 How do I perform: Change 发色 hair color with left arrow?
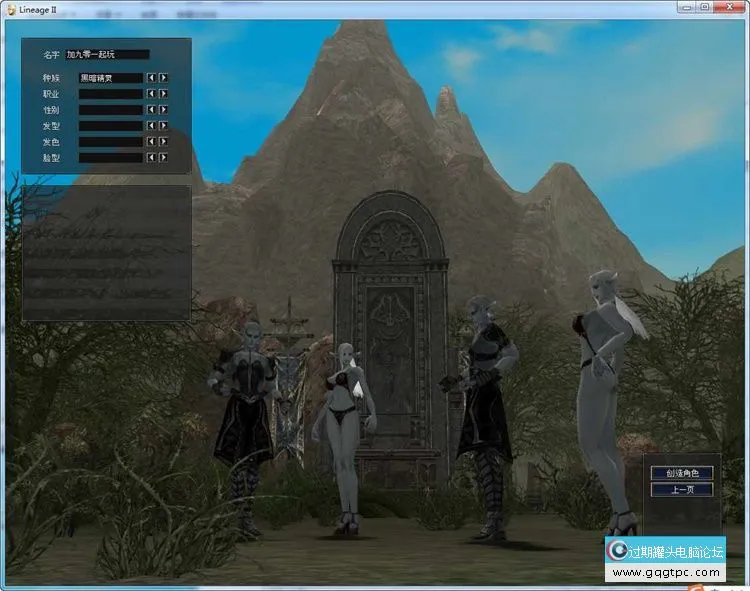click(x=151, y=142)
